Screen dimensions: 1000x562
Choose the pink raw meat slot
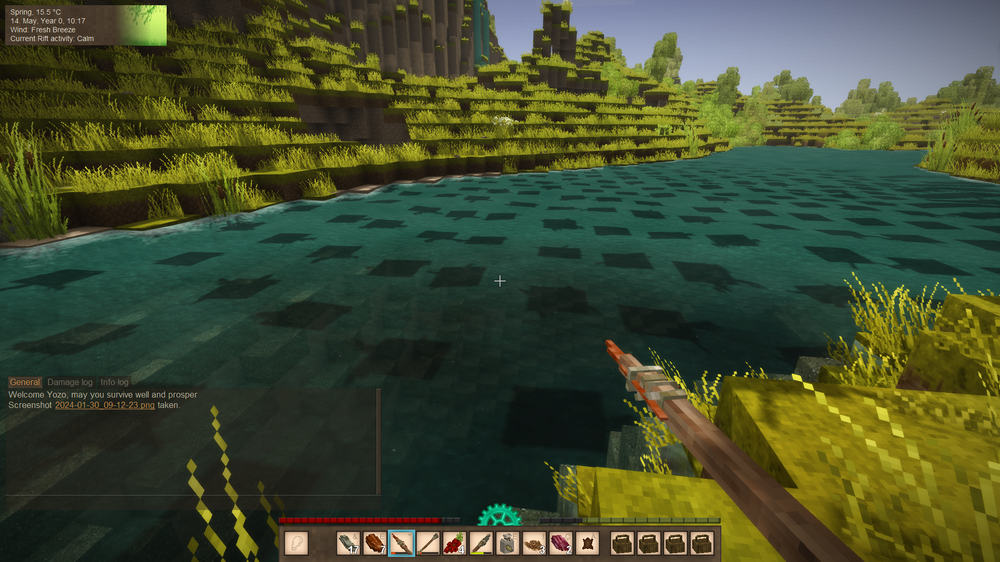[560, 543]
